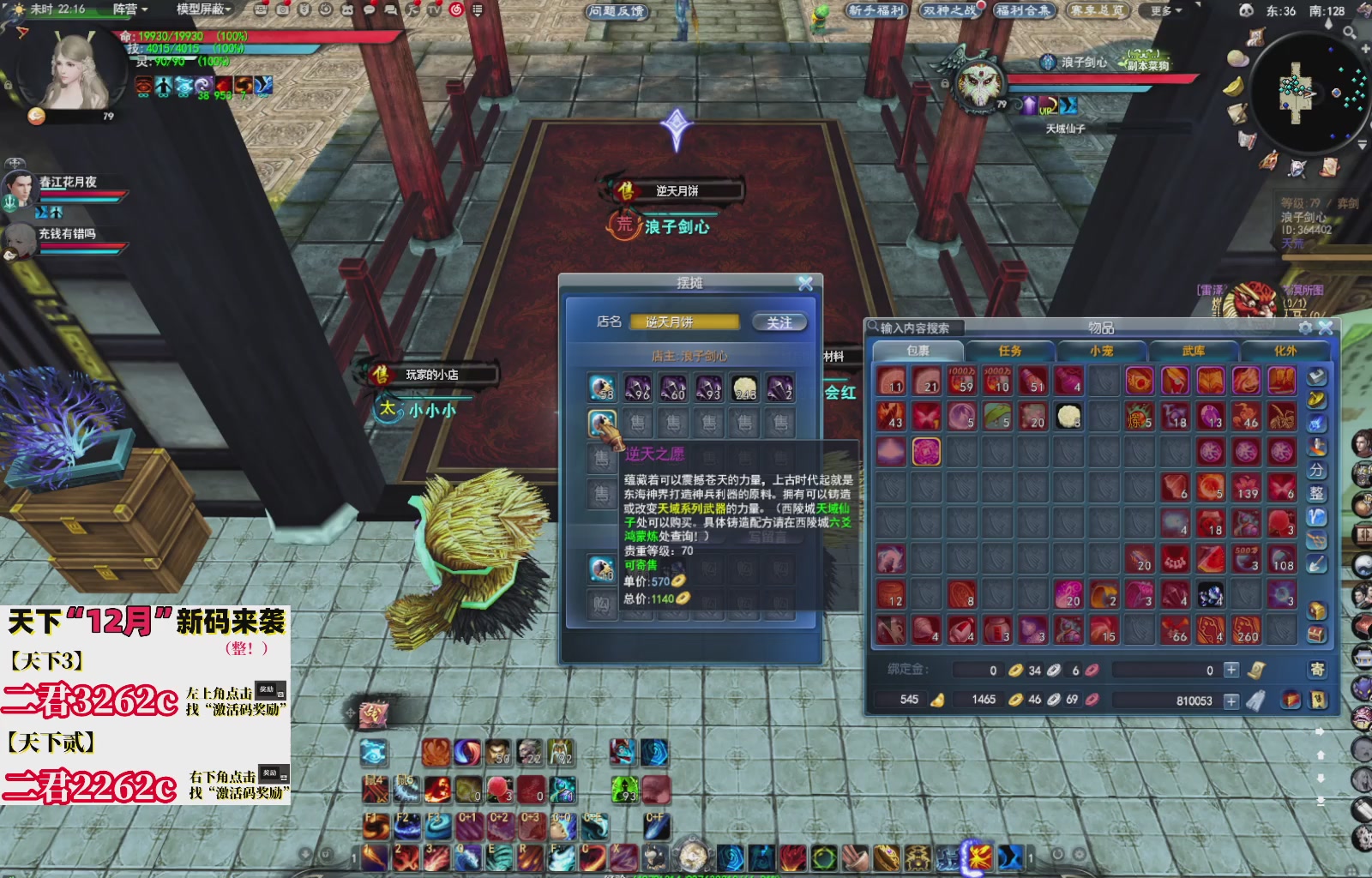Select the stall item with quantity 96
Image resolution: width=1372 pixels, height=878 pixels.
pyautogui.click(x=637, y=388)
